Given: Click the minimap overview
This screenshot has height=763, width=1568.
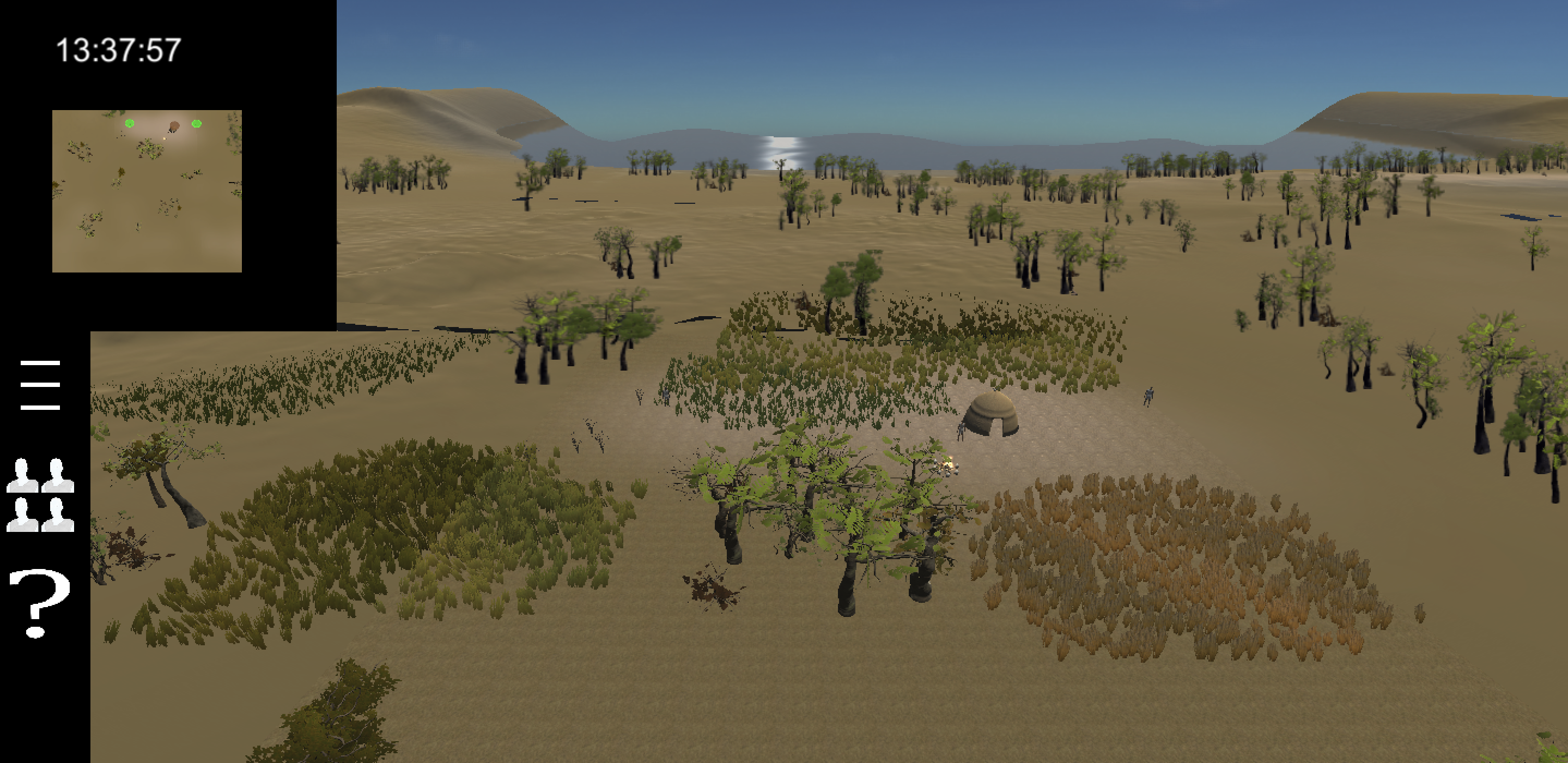Looking at the screenshot, I should (147, 191).
